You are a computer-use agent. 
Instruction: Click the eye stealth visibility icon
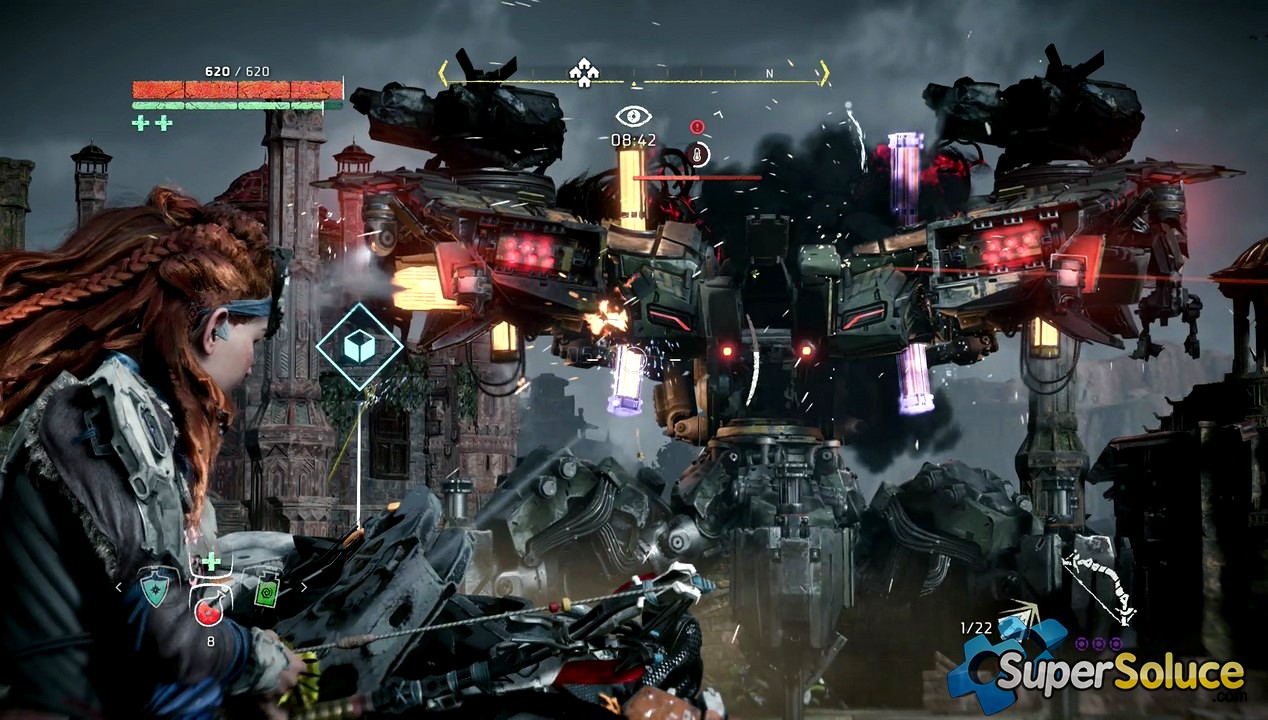click(633, 117)
